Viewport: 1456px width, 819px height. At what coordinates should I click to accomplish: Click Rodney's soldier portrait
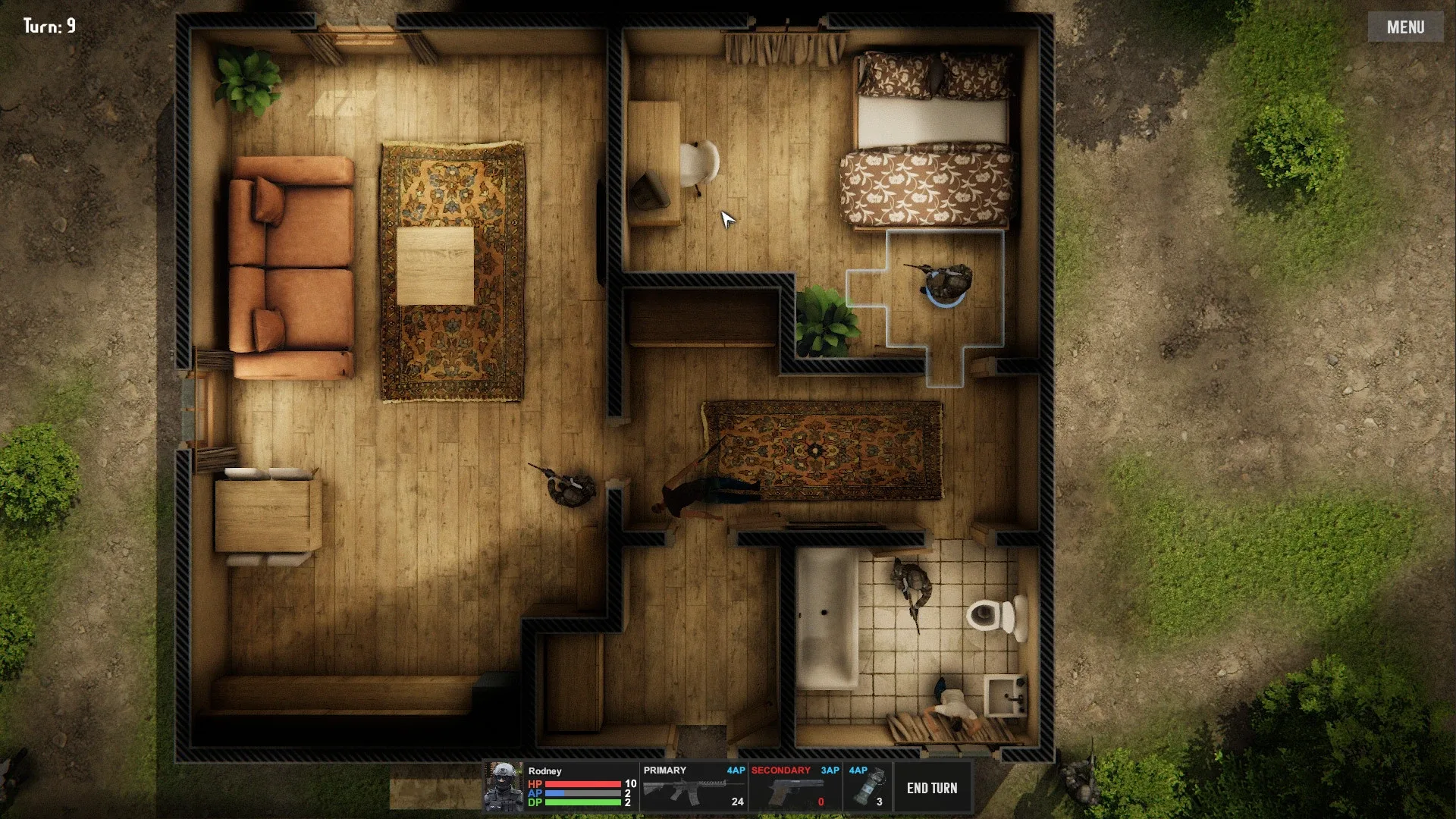[x=504, y=787]
